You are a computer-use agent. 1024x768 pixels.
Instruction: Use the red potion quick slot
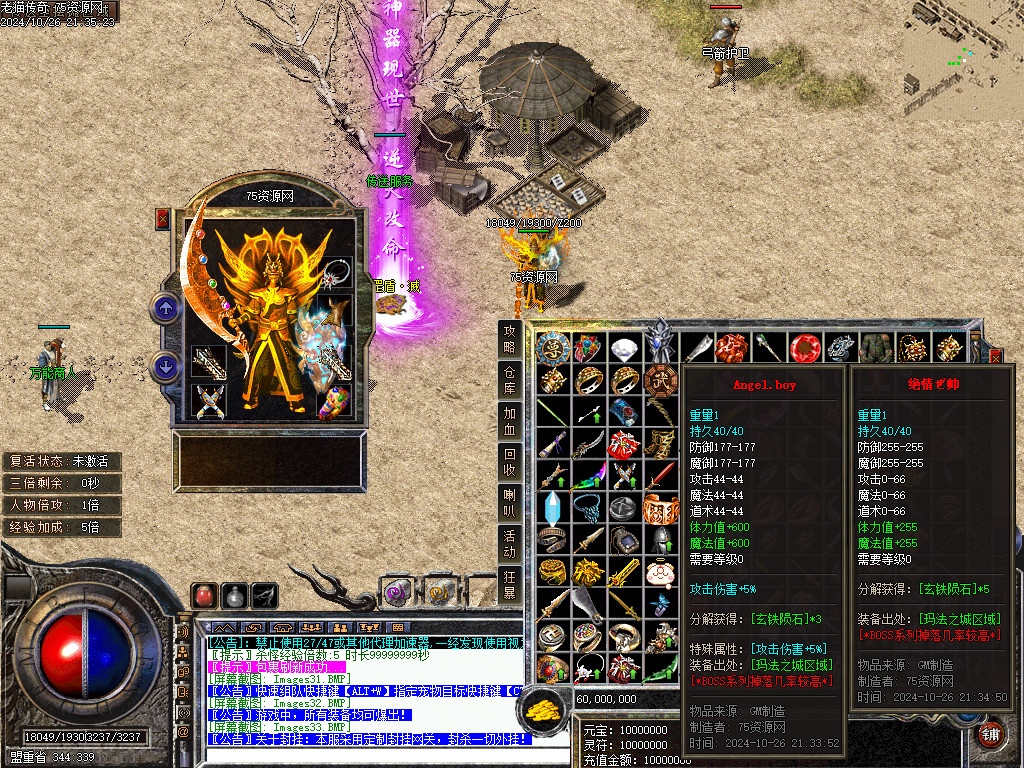tap(205, 596)
